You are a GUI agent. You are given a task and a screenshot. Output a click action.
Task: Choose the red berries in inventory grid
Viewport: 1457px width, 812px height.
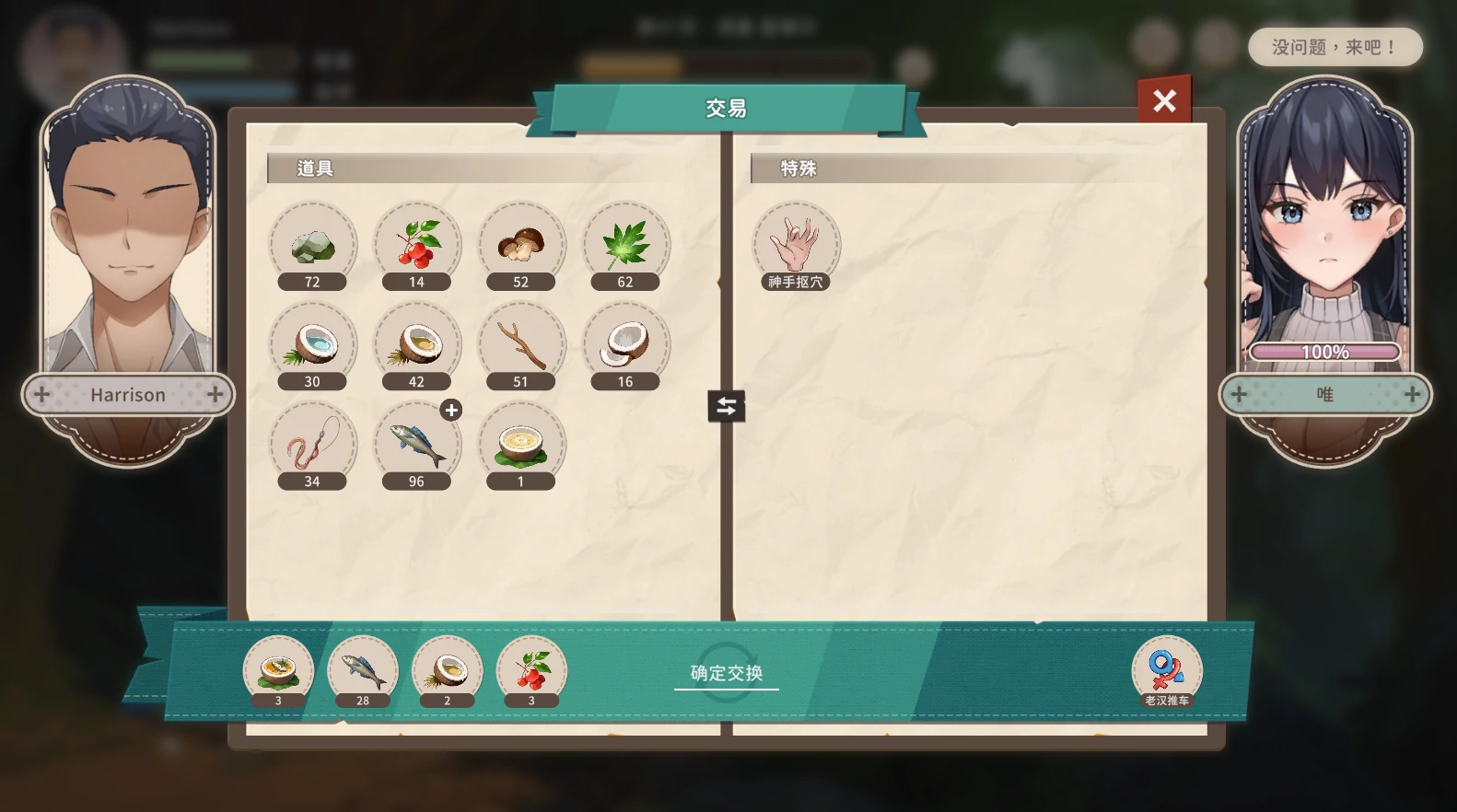pyautogui.click(x=416, y=245)
